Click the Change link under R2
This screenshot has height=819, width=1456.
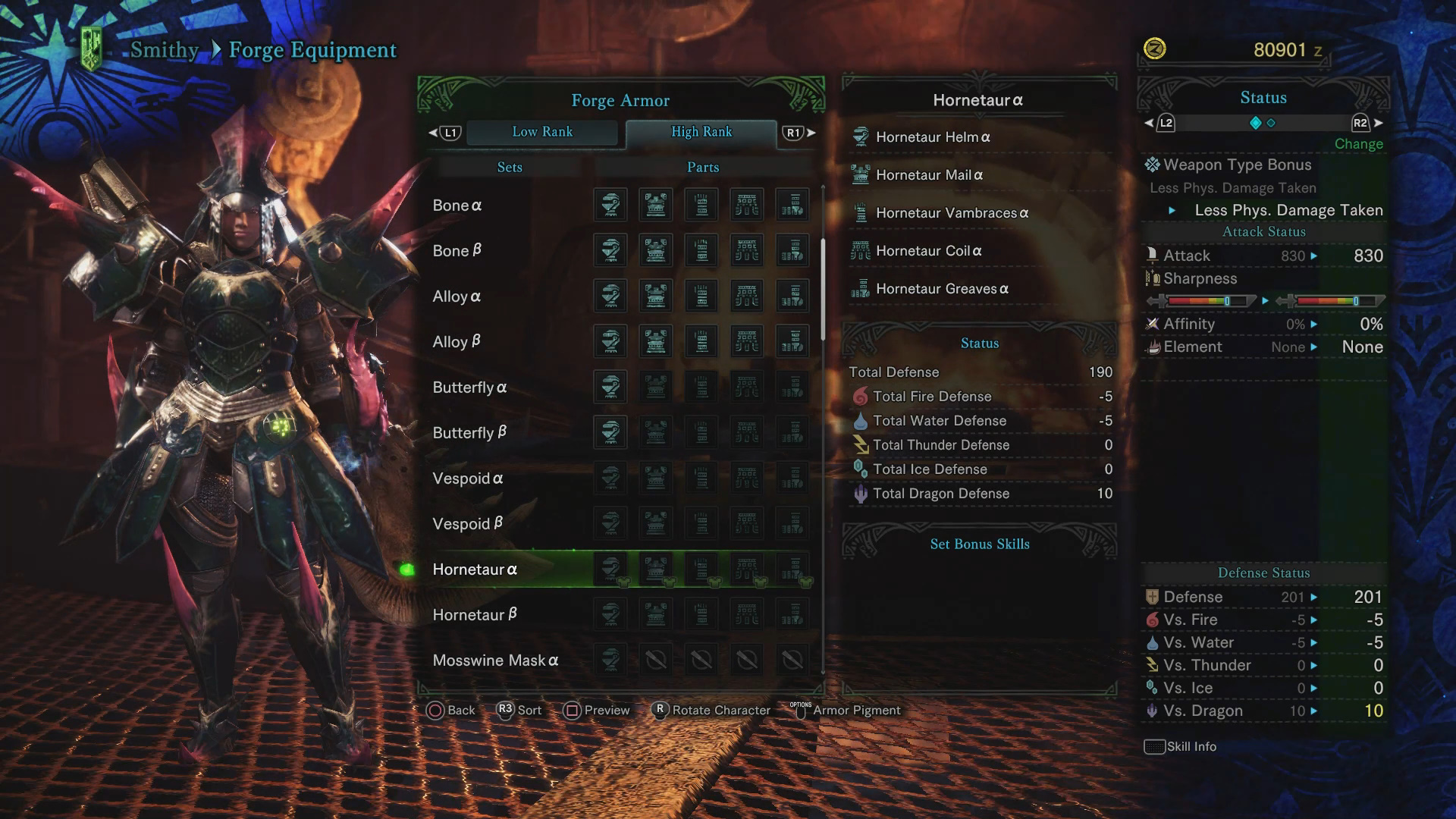(1358, 143)
